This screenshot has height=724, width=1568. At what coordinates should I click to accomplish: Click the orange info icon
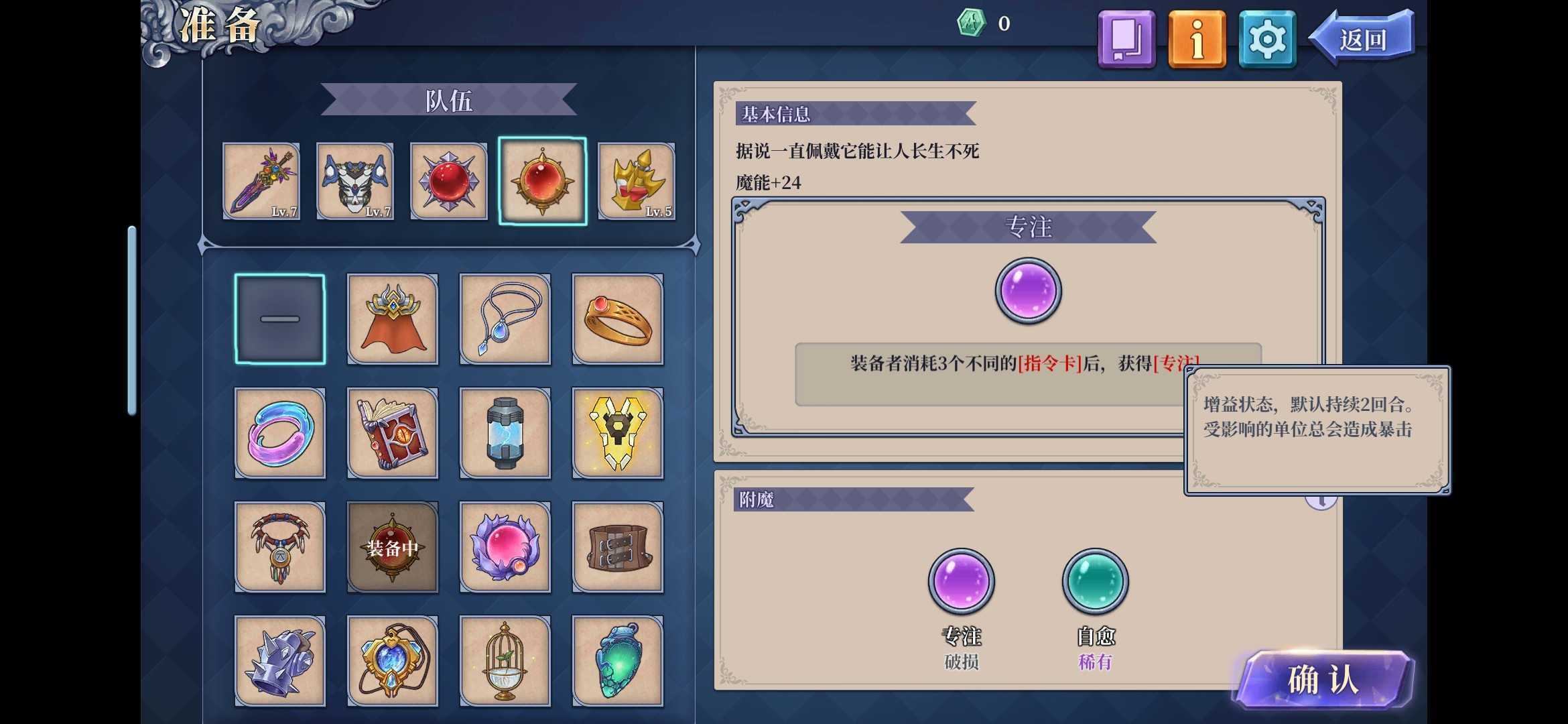coord(1197,39)
